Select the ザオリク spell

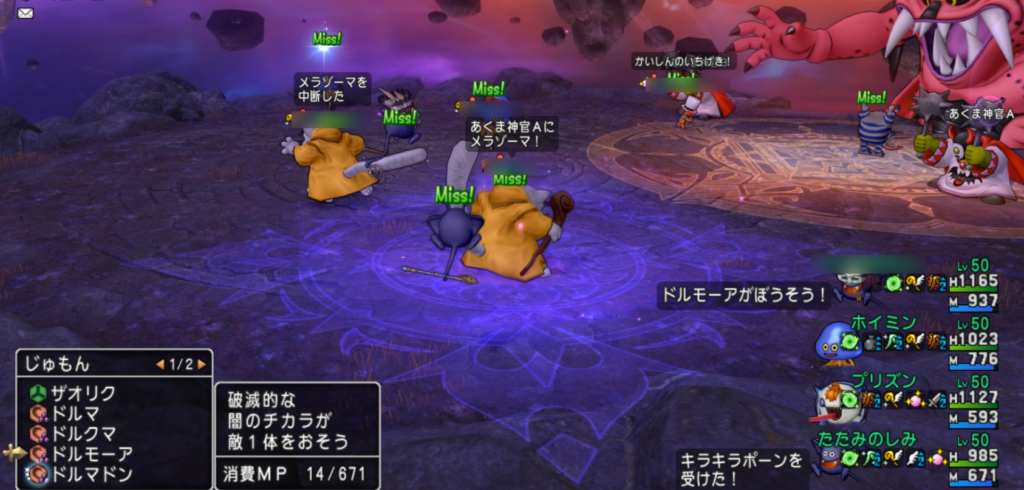click(85, 393)
